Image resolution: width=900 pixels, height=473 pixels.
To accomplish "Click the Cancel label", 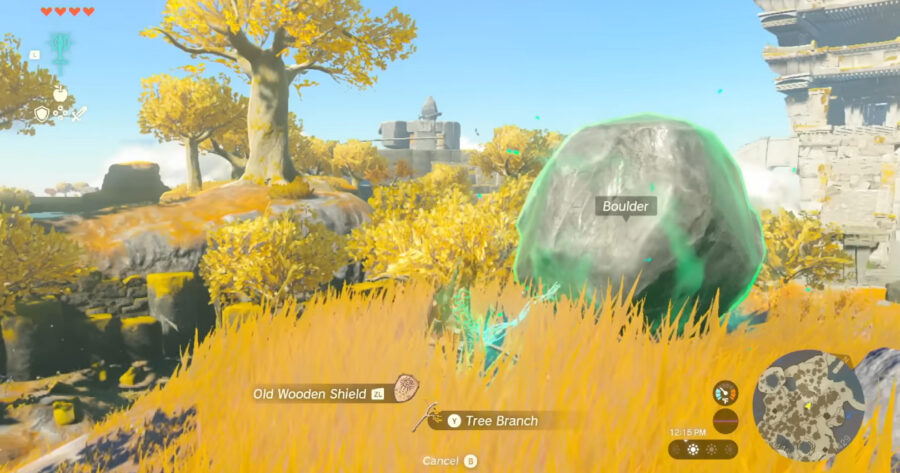I will (440, 461).
